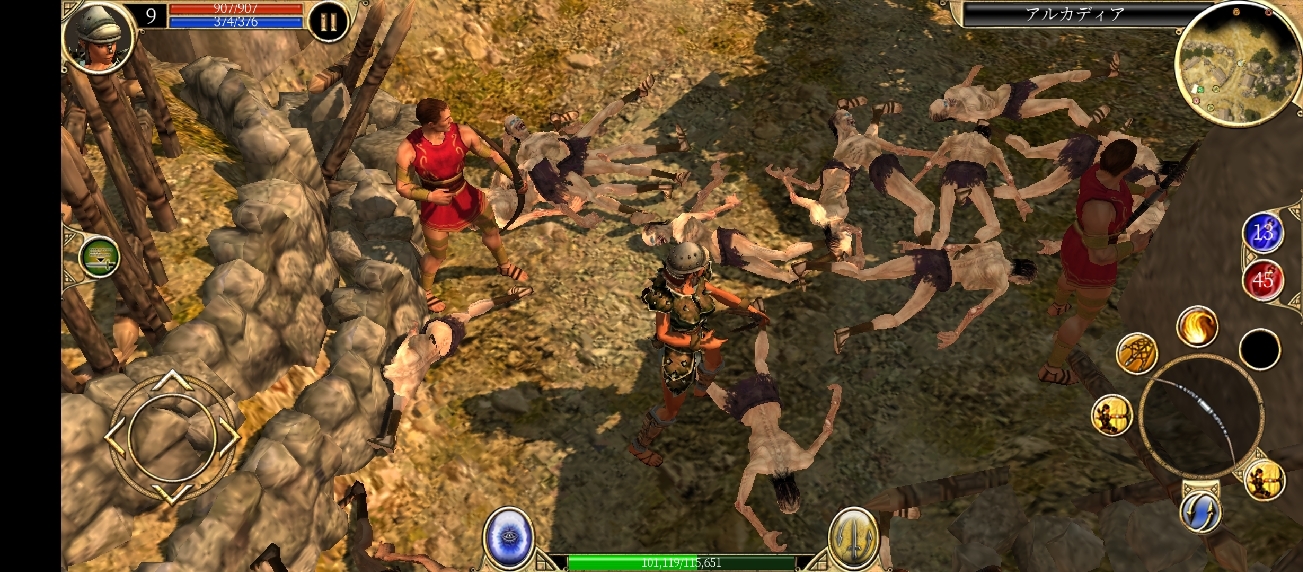1303x572 pixels.
Task: Tap the golden sword weapon-swap icon
Action: click(853, 537)
